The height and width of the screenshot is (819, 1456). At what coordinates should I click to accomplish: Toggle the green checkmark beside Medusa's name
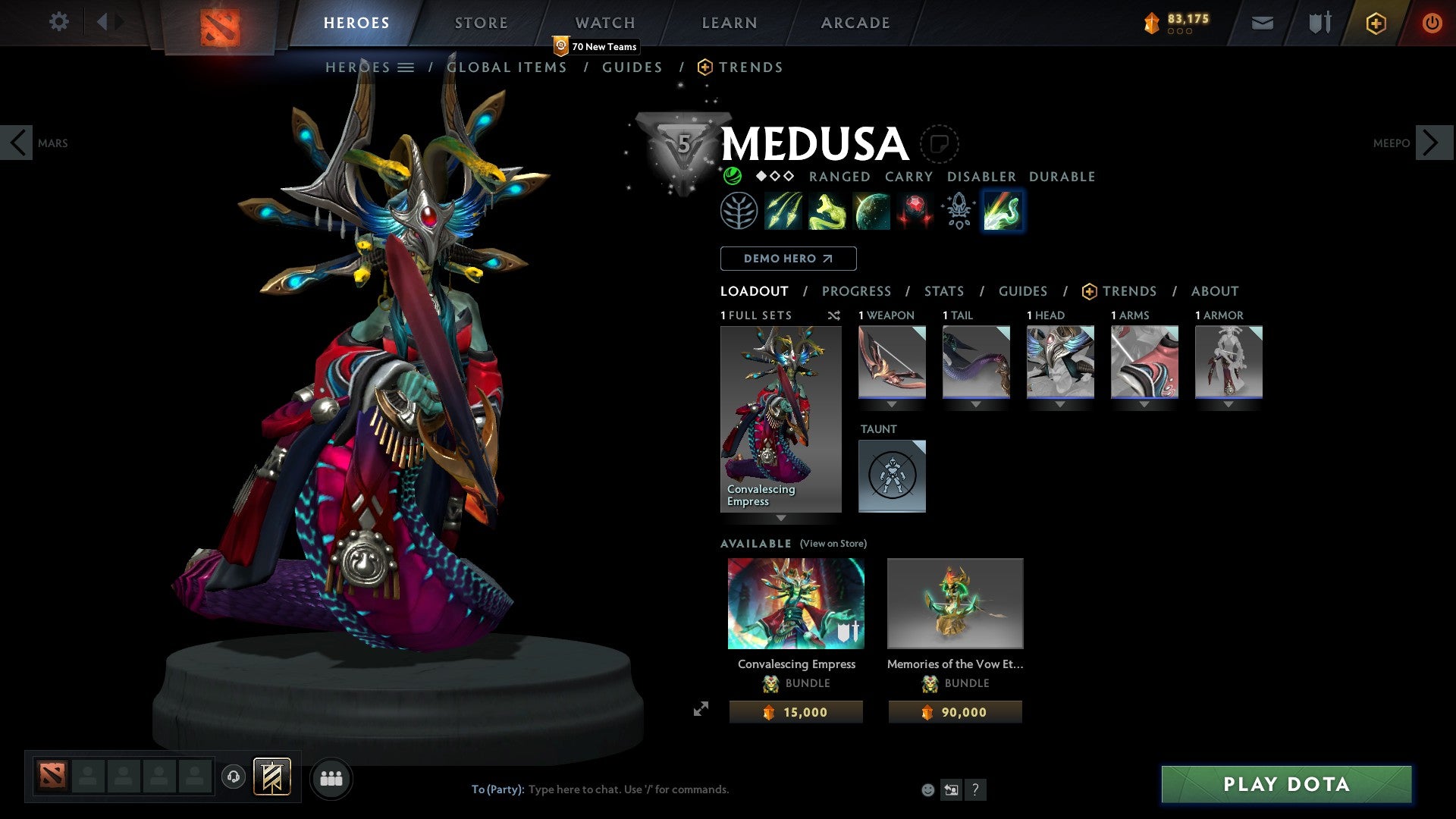732,176
